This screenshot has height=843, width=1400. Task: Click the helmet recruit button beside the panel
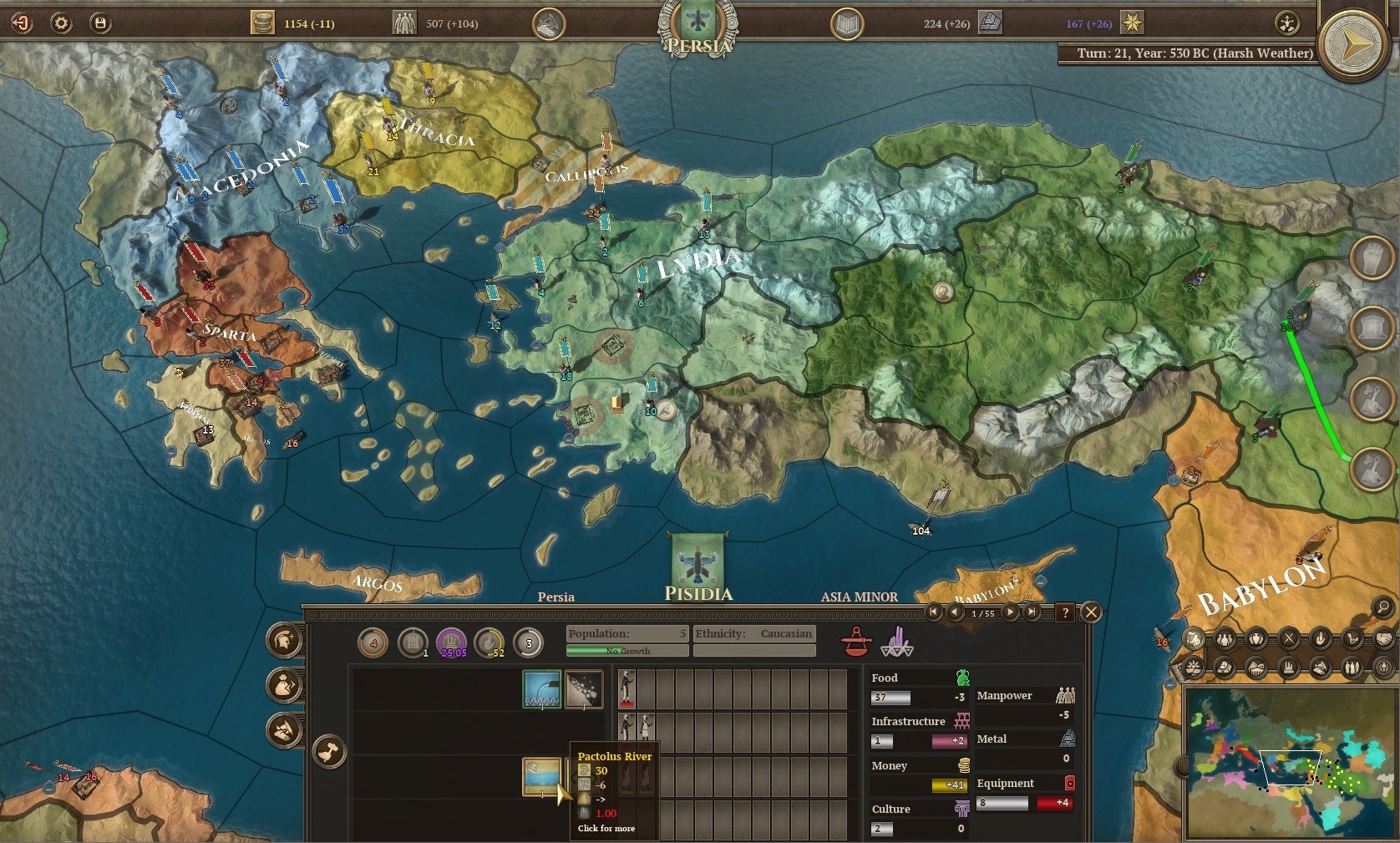(x=284, y=640)
